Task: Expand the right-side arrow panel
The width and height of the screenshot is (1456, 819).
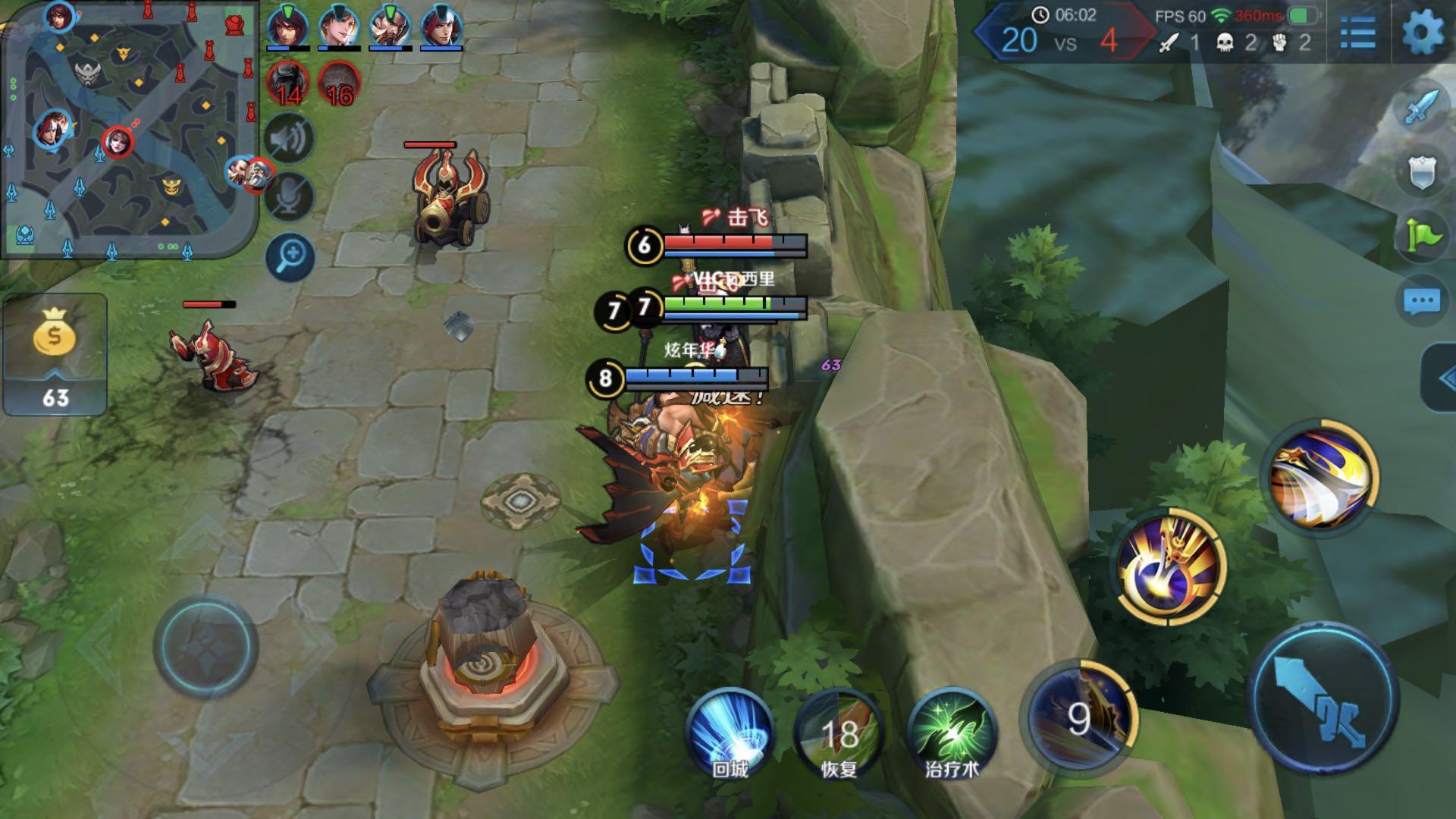Action: coord(1441,378)
